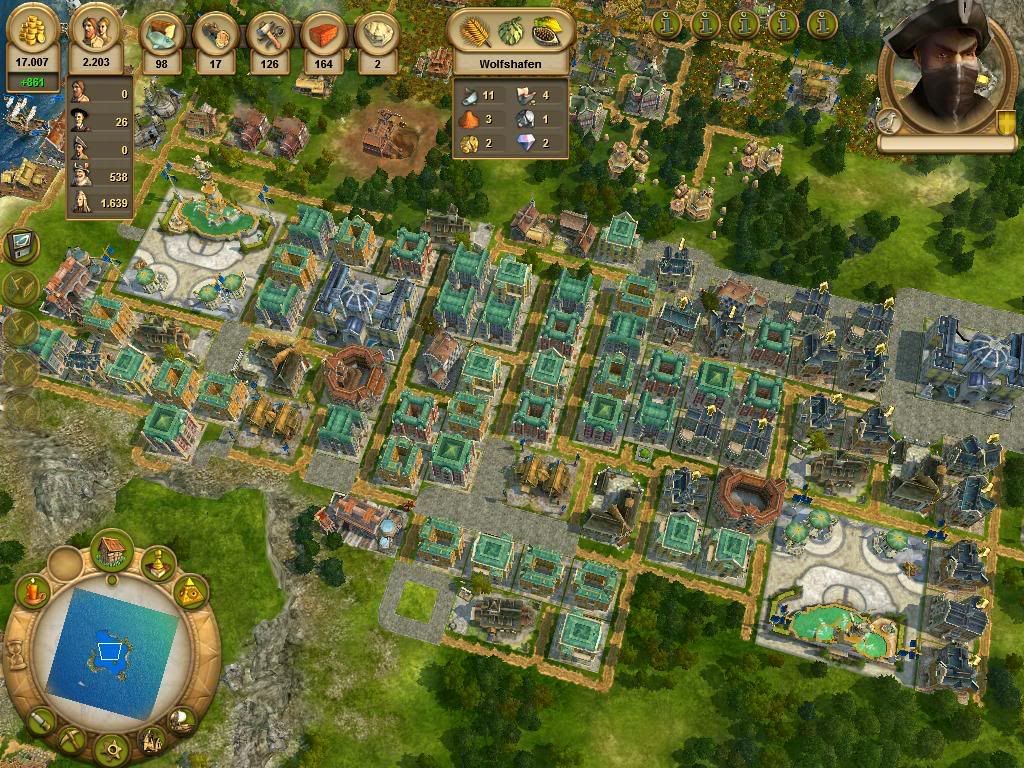Open the helmet-and-ship button on minimap ring
Screen dimensions: 1024x768
182,719
